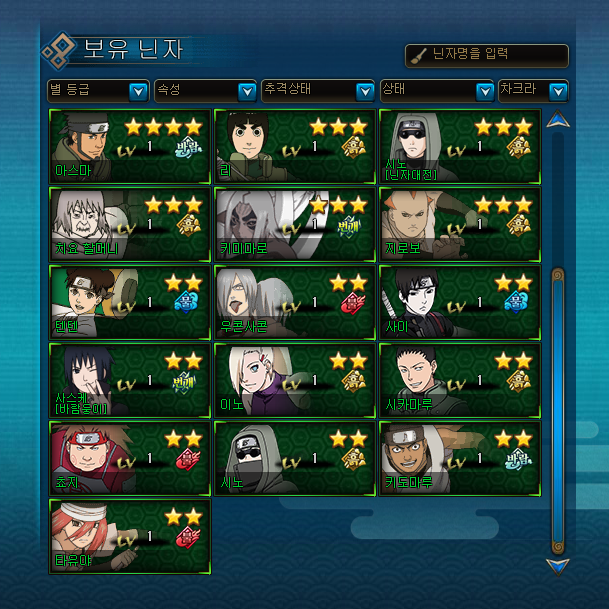Pick the 치요 할머니 ninja card
The image size is (609, 609).
[x=130, y=224]
